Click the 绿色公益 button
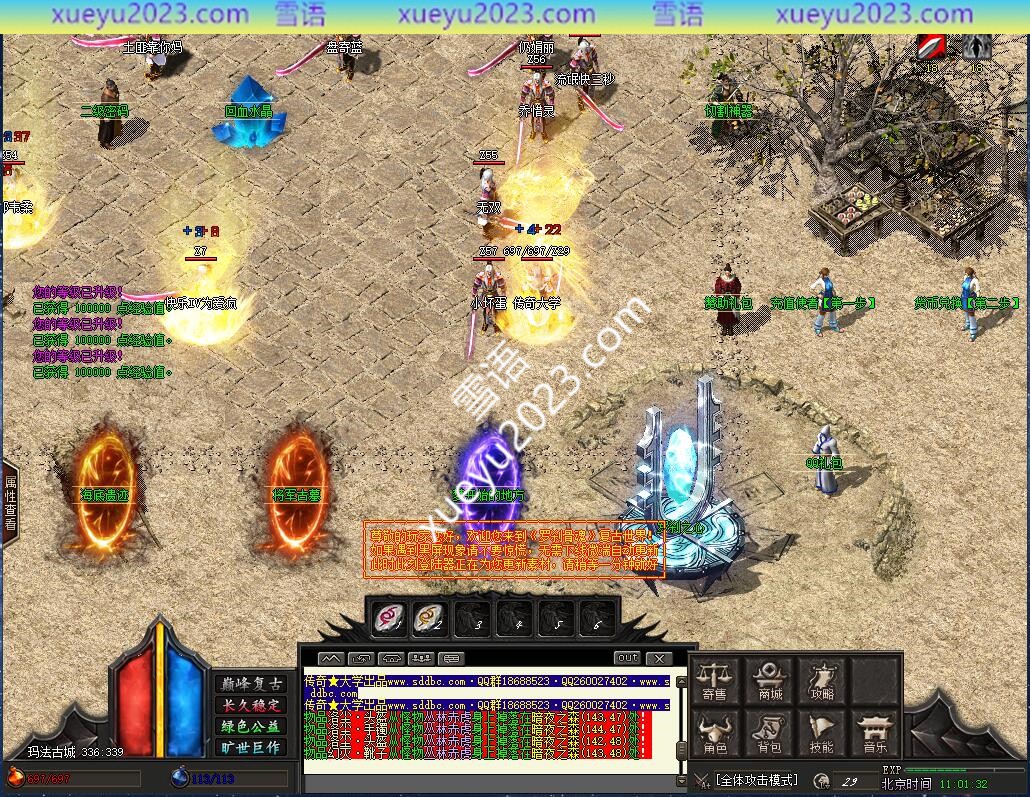Image resolution: width=1030 pixels, height=797 pixels. pos(249,726)
